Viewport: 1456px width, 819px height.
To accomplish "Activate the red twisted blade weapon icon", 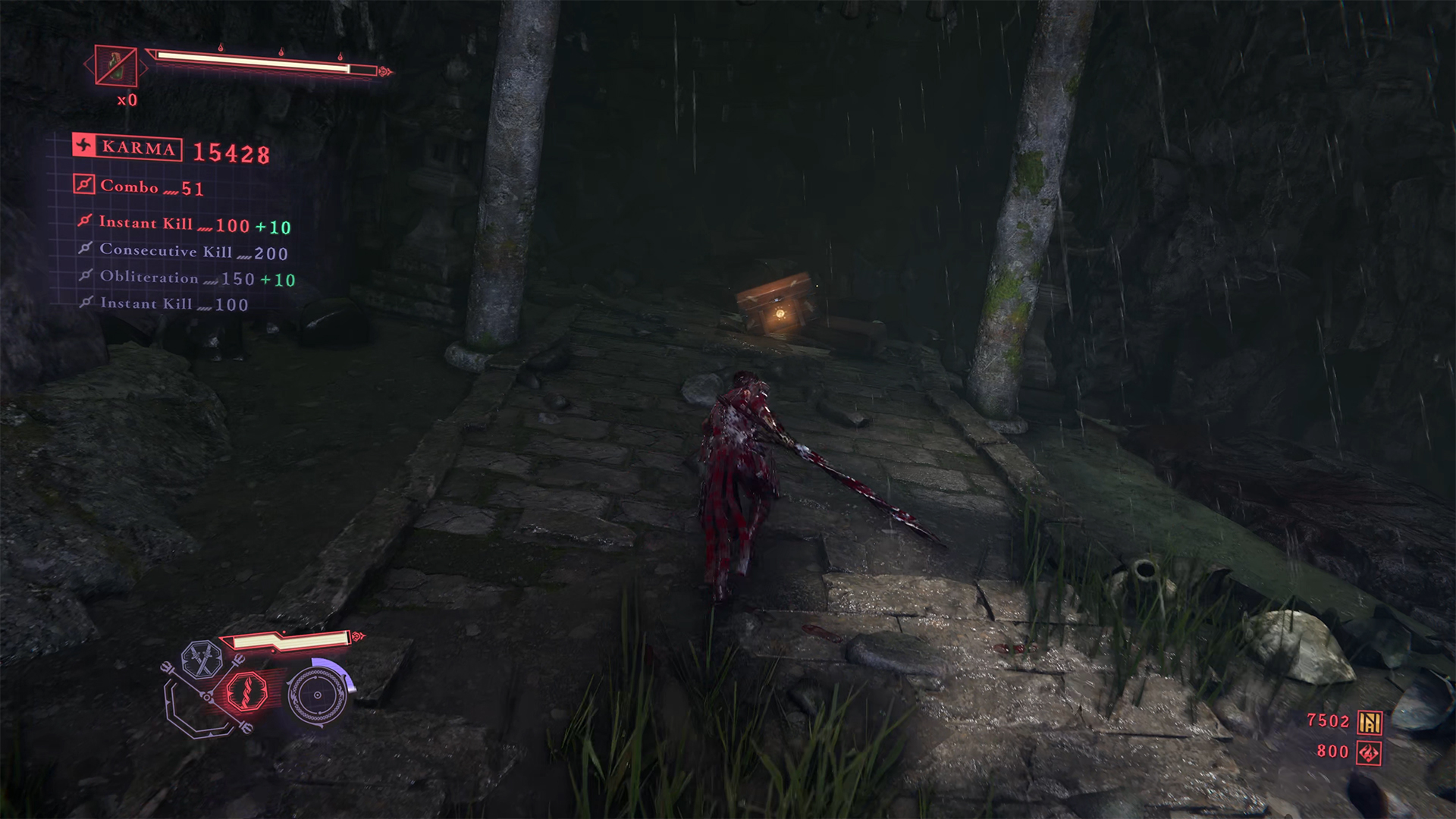I will coord(247,692).
